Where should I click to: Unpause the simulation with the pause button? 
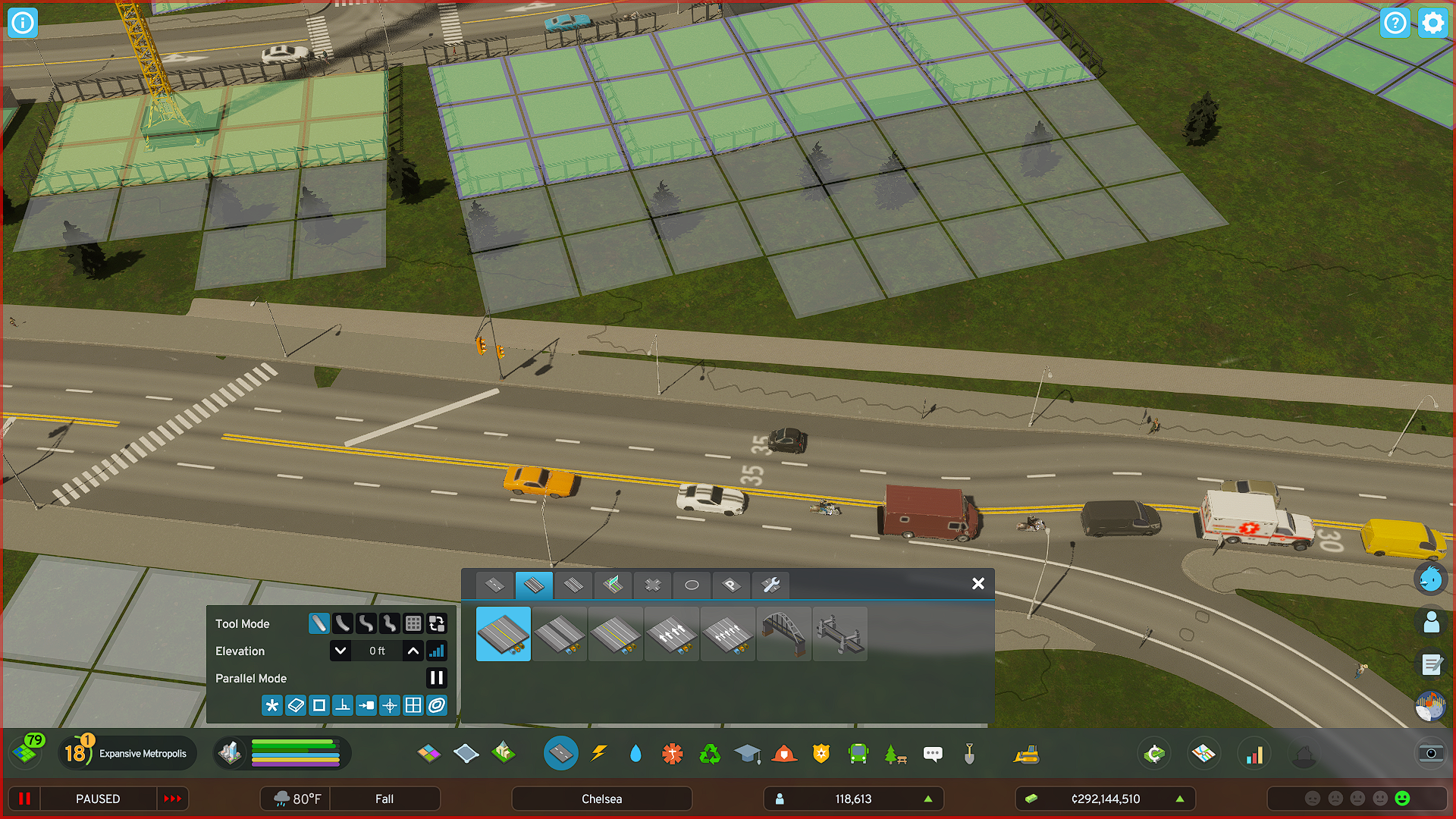(25, 799)
